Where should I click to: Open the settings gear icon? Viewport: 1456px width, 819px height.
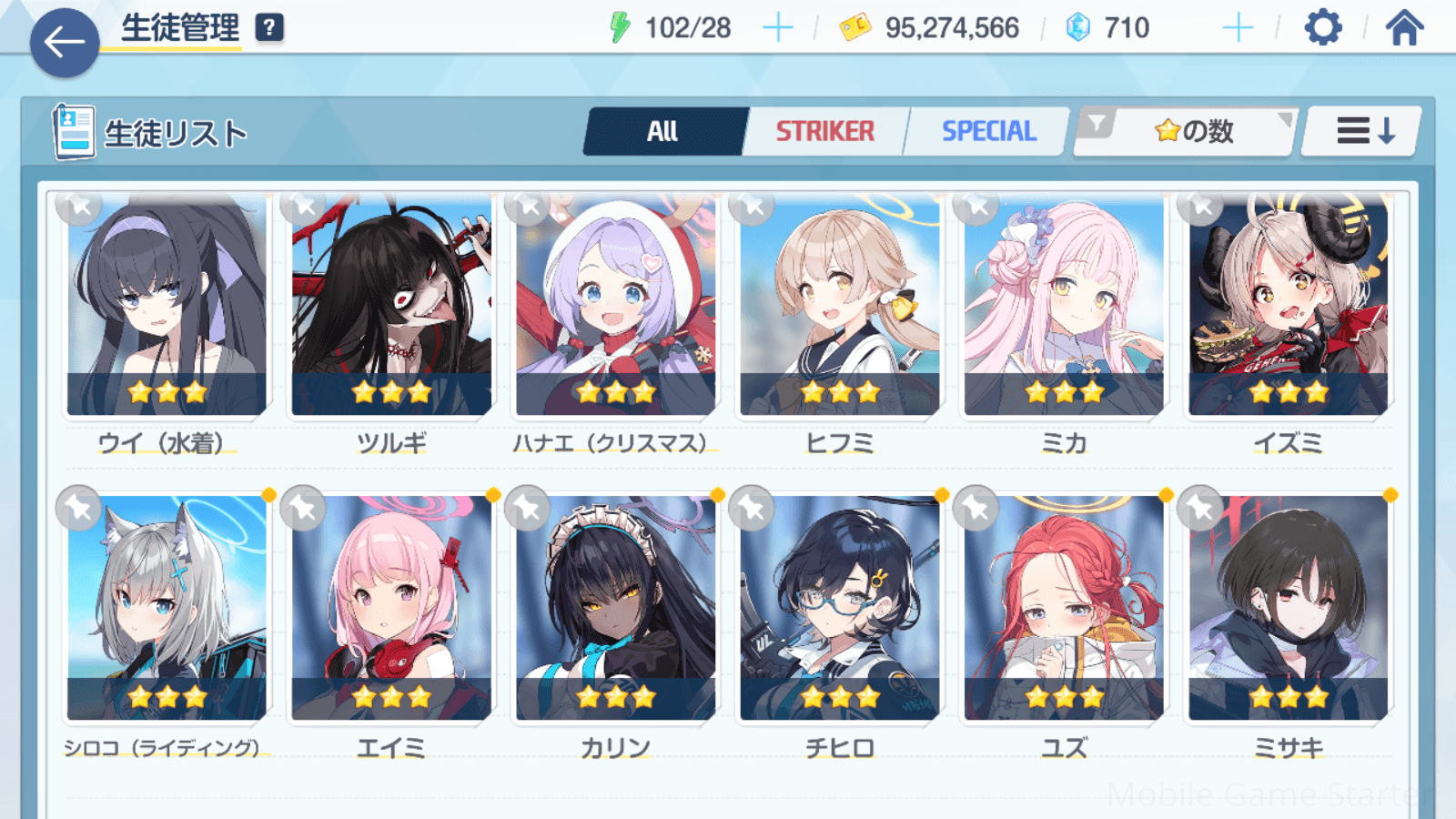[1322, 28]
